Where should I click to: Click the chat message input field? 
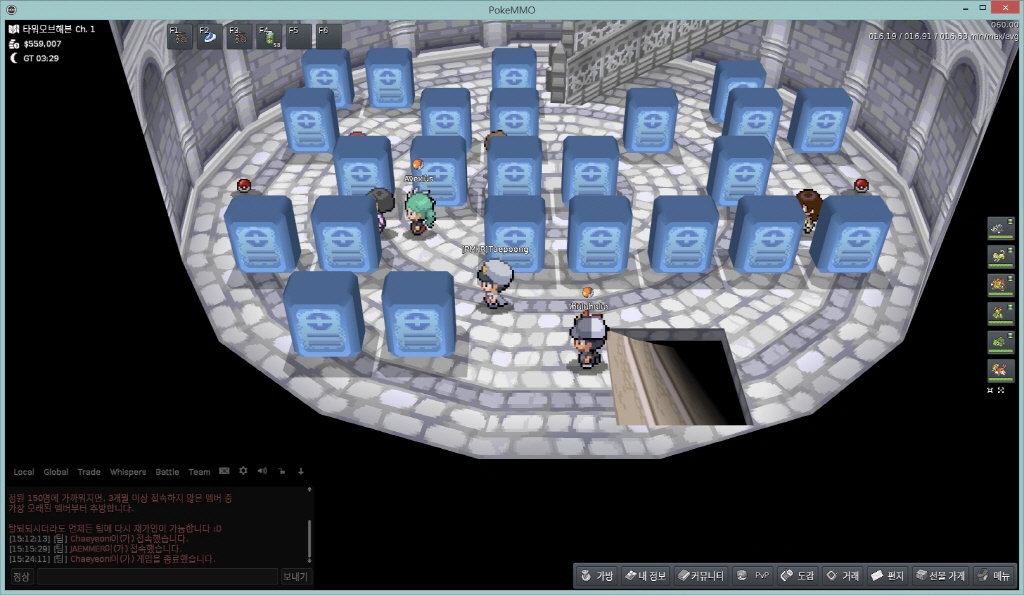157,576
